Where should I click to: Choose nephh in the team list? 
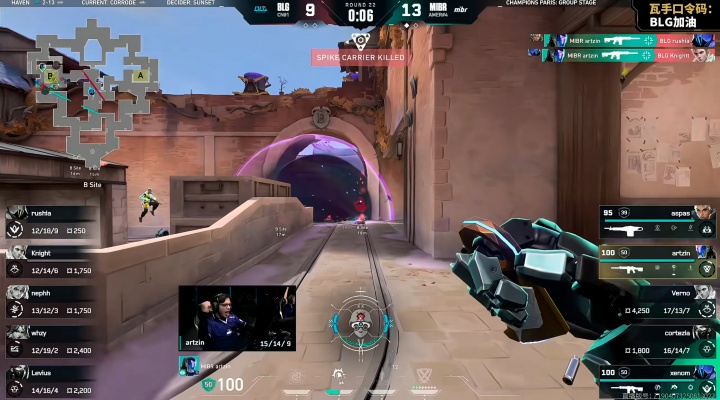[50, 302]
